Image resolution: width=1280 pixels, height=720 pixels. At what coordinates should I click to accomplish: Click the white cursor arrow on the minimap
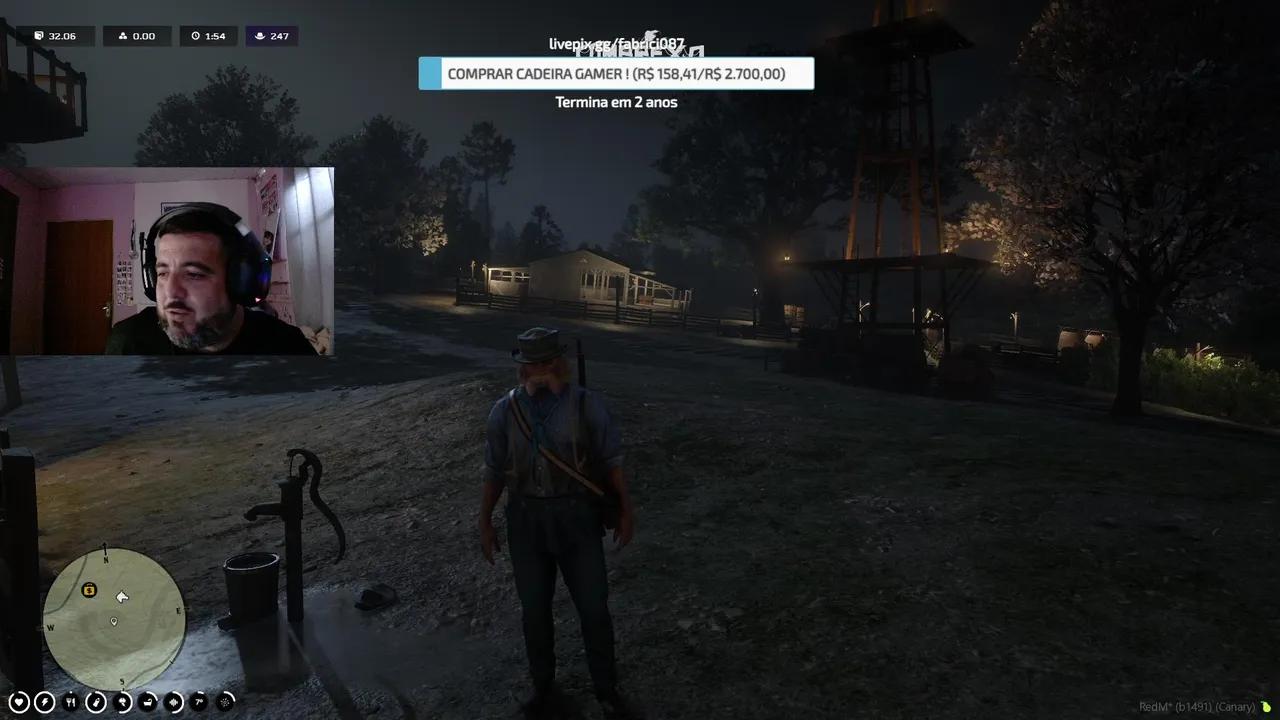point(122,597)
